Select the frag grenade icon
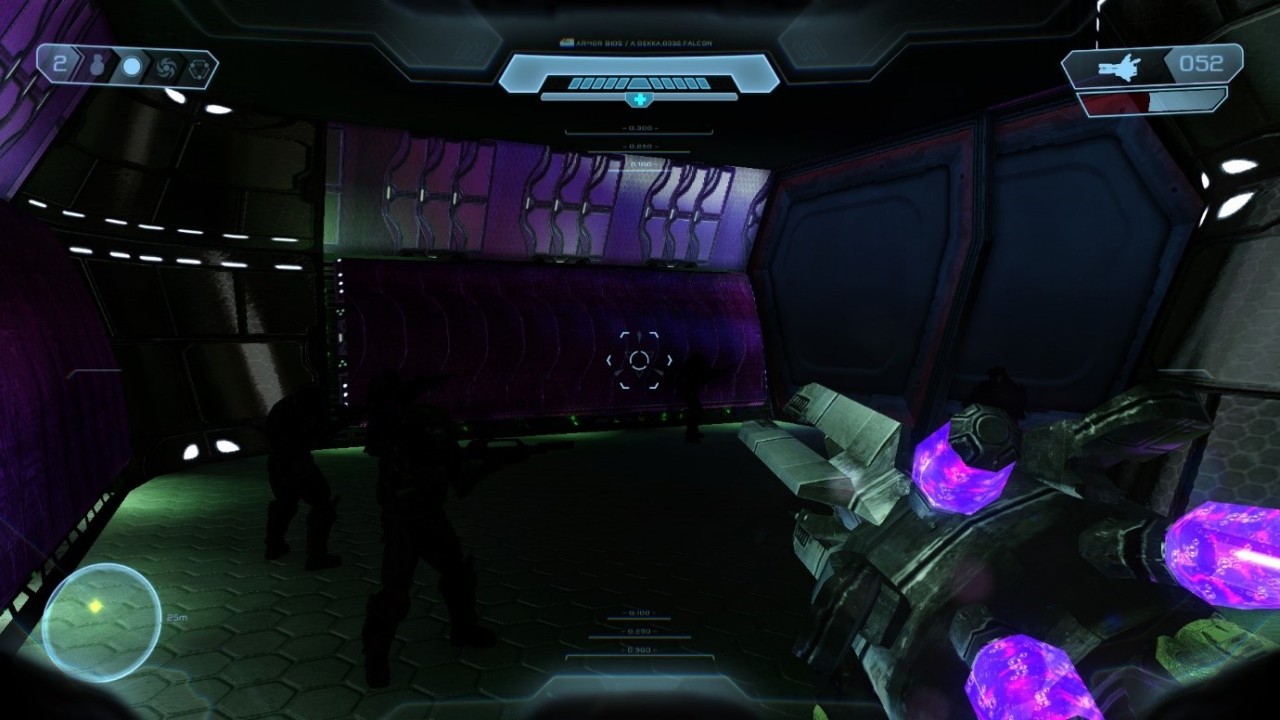Viewport: 1280px width, 720px height. [x=97, y=67]
